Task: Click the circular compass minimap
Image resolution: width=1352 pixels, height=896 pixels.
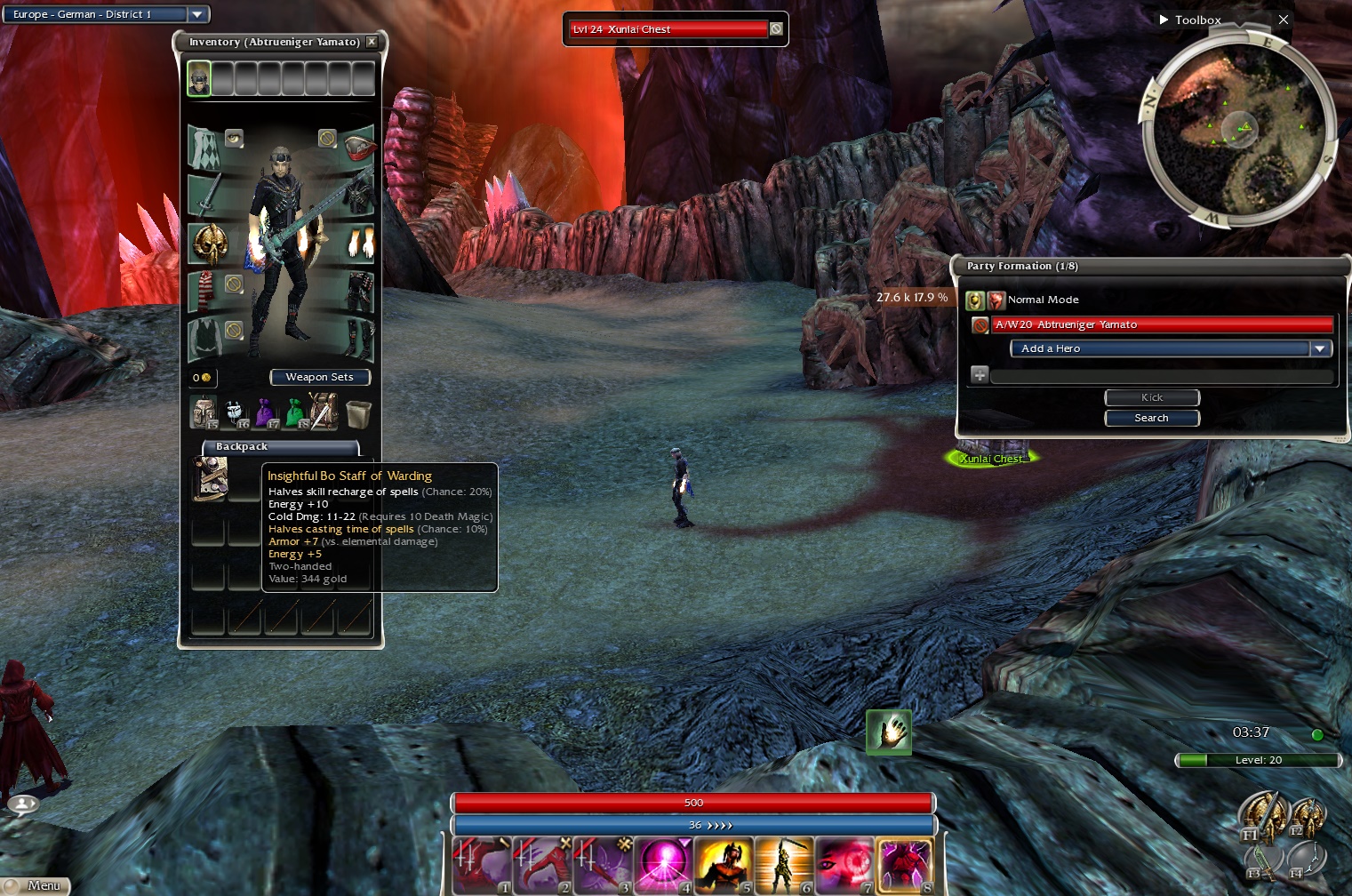Action: point(1236,130)
